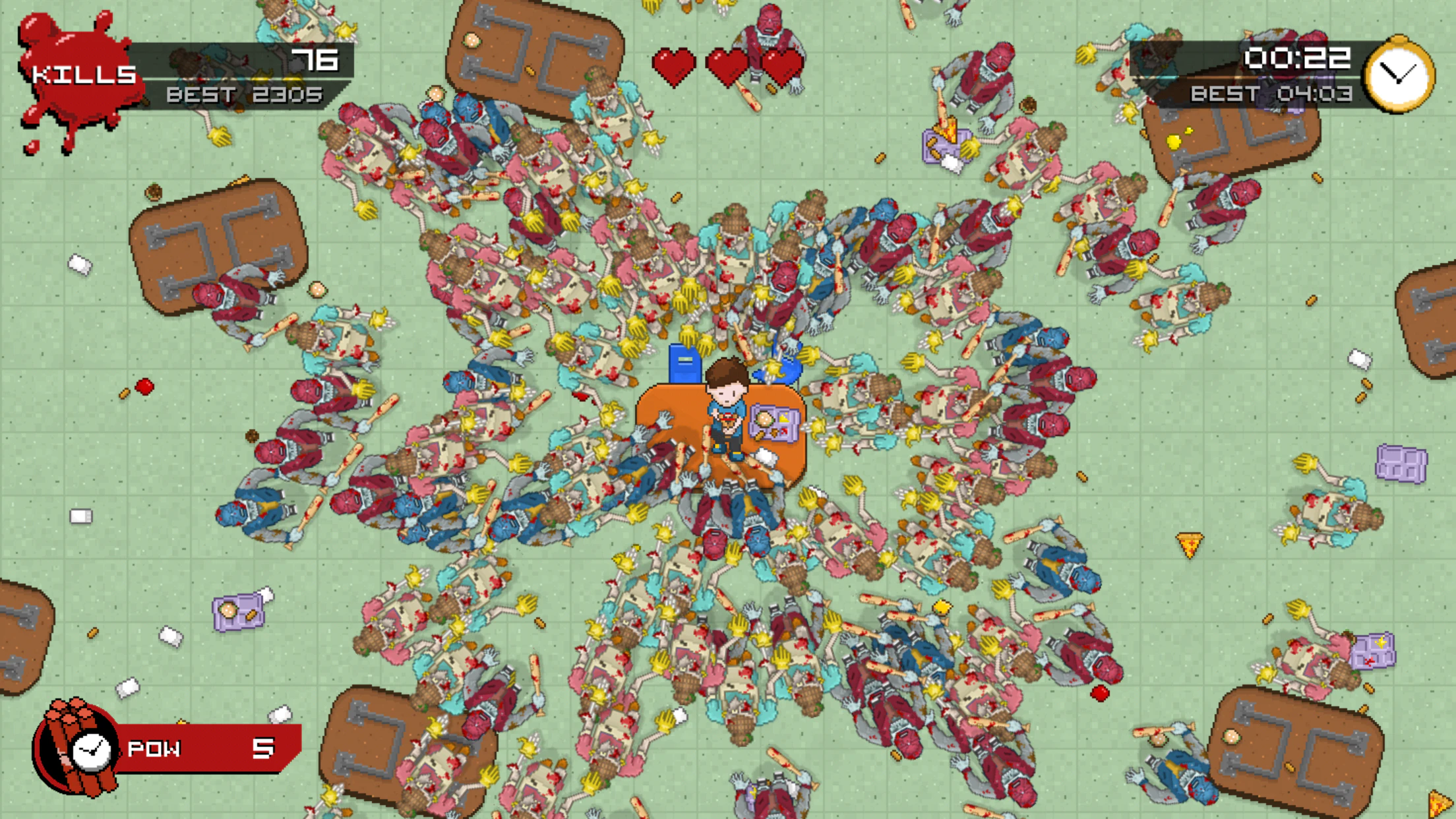
Task: Click the BEST 2305 score text
Action: [244, 96]
